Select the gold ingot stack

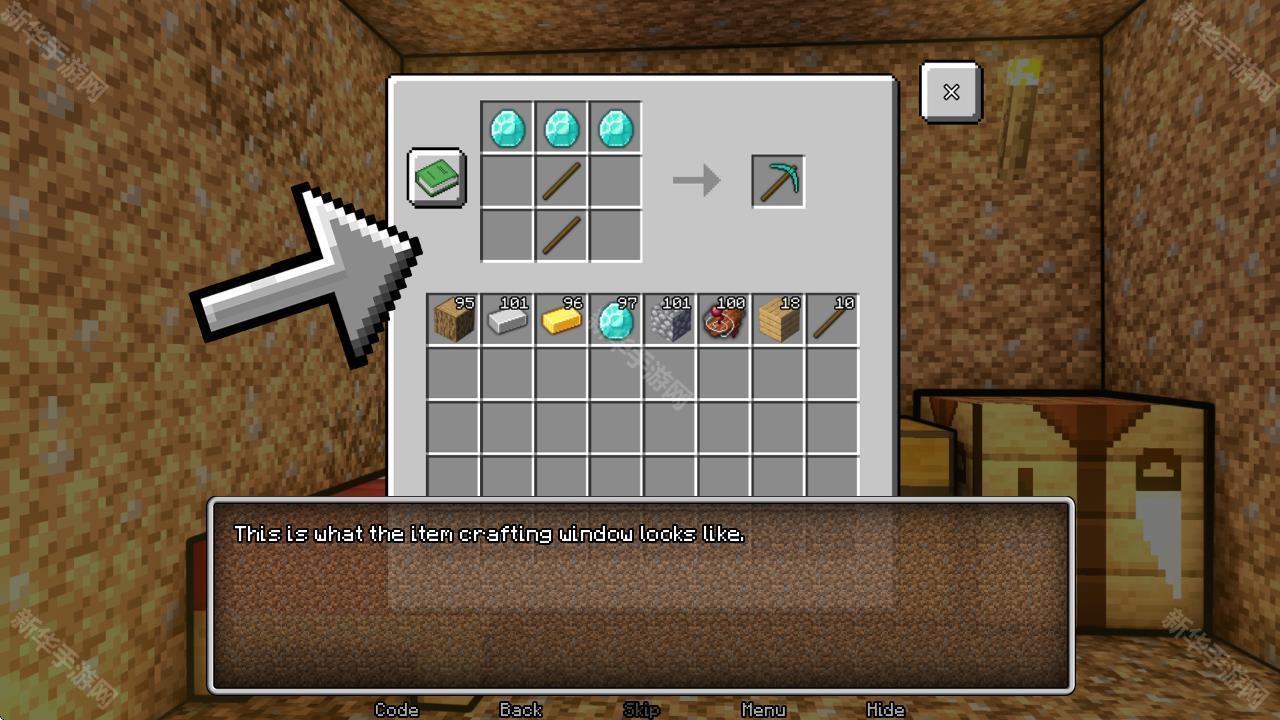[x=560, y=319]
